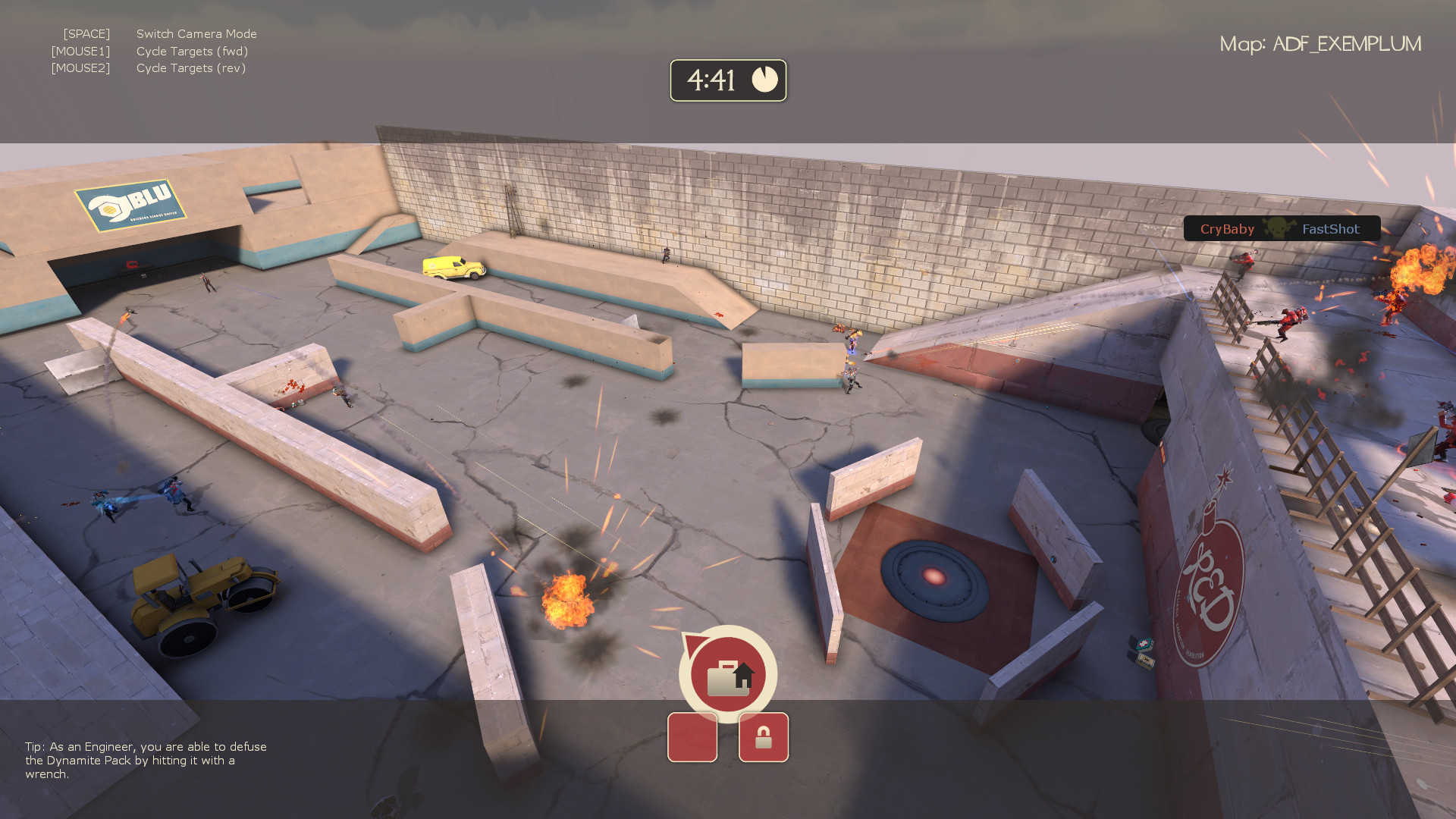1456x819 pixels.
Task: Click the BLU billboard logo on the wall
Action: [x=129, y=203]
